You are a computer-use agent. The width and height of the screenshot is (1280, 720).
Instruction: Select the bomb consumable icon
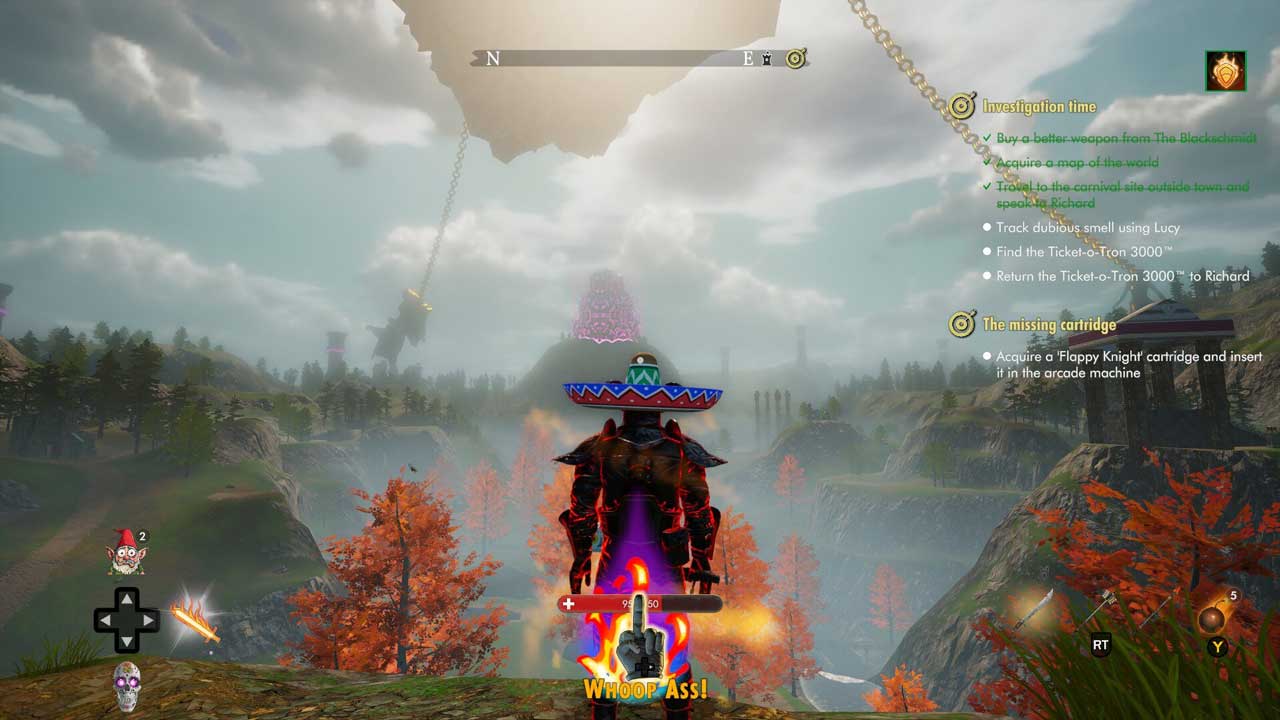(1213, 618)
